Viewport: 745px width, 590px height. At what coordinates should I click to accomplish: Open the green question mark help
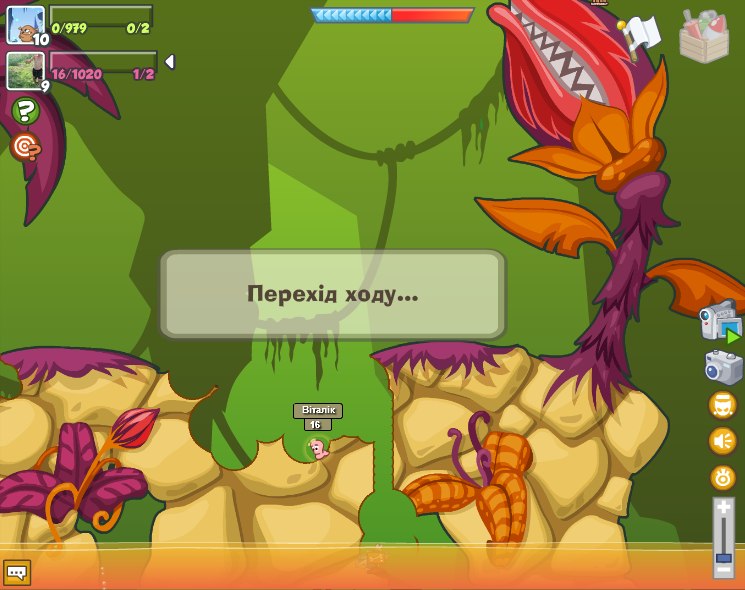tap(25, 111)
